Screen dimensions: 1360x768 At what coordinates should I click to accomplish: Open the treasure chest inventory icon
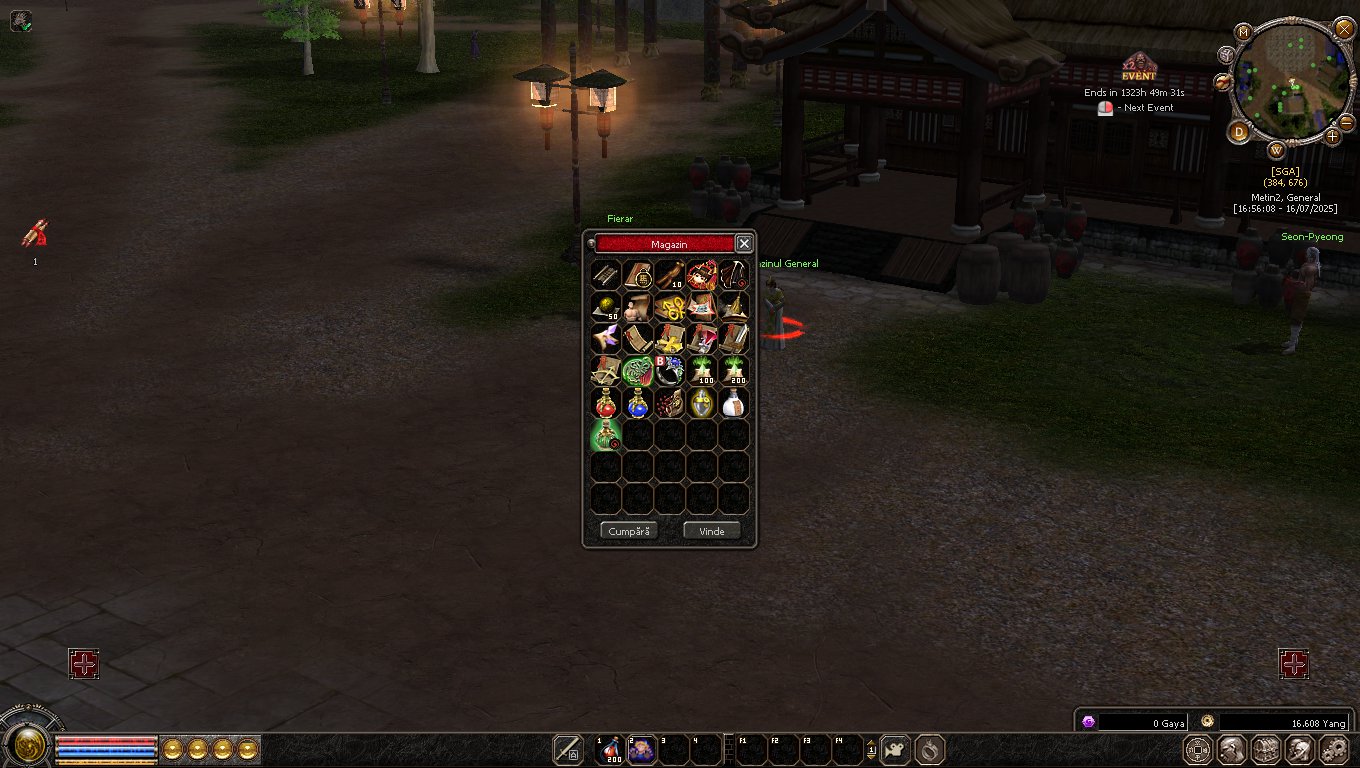[1266, 749]
